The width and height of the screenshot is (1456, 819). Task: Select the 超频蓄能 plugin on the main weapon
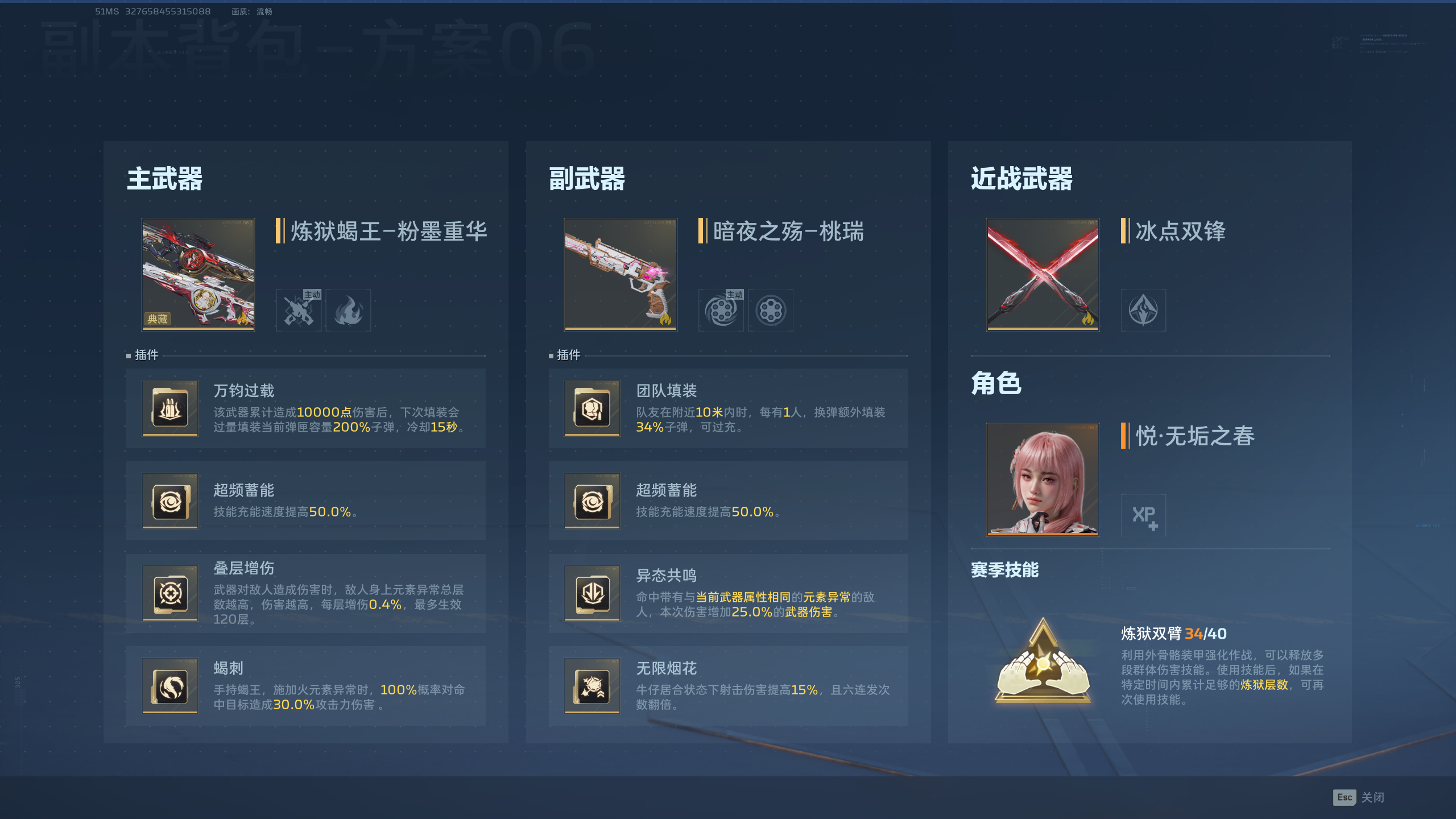click(169, 501)
